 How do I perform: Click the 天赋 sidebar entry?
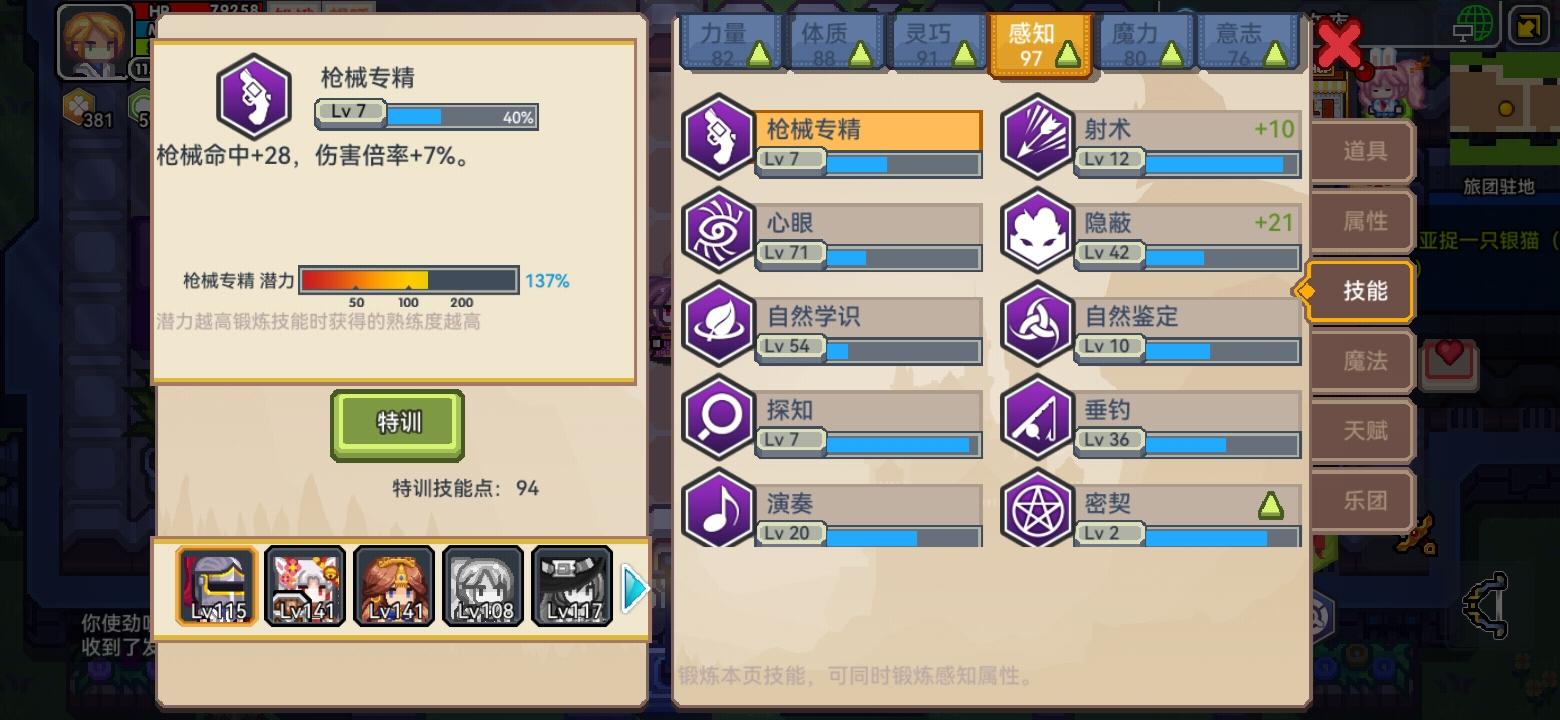[1361, 430]
